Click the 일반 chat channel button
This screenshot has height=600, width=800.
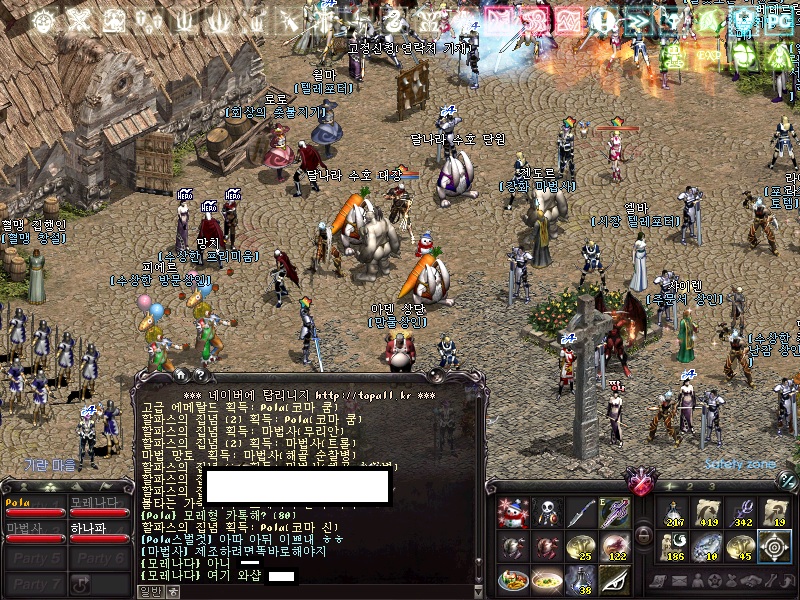pyautogui.click(x=149, y=591)
